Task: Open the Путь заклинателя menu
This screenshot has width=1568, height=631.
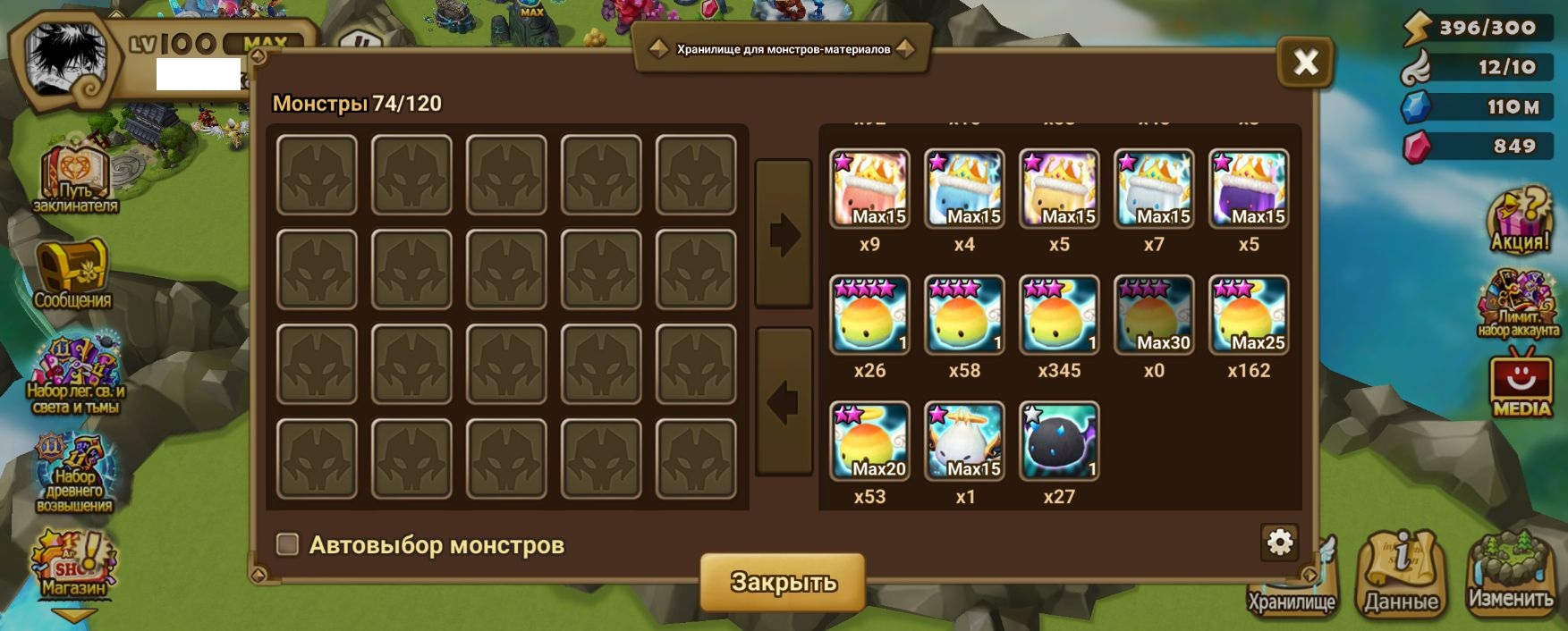Action: [75, 179]
